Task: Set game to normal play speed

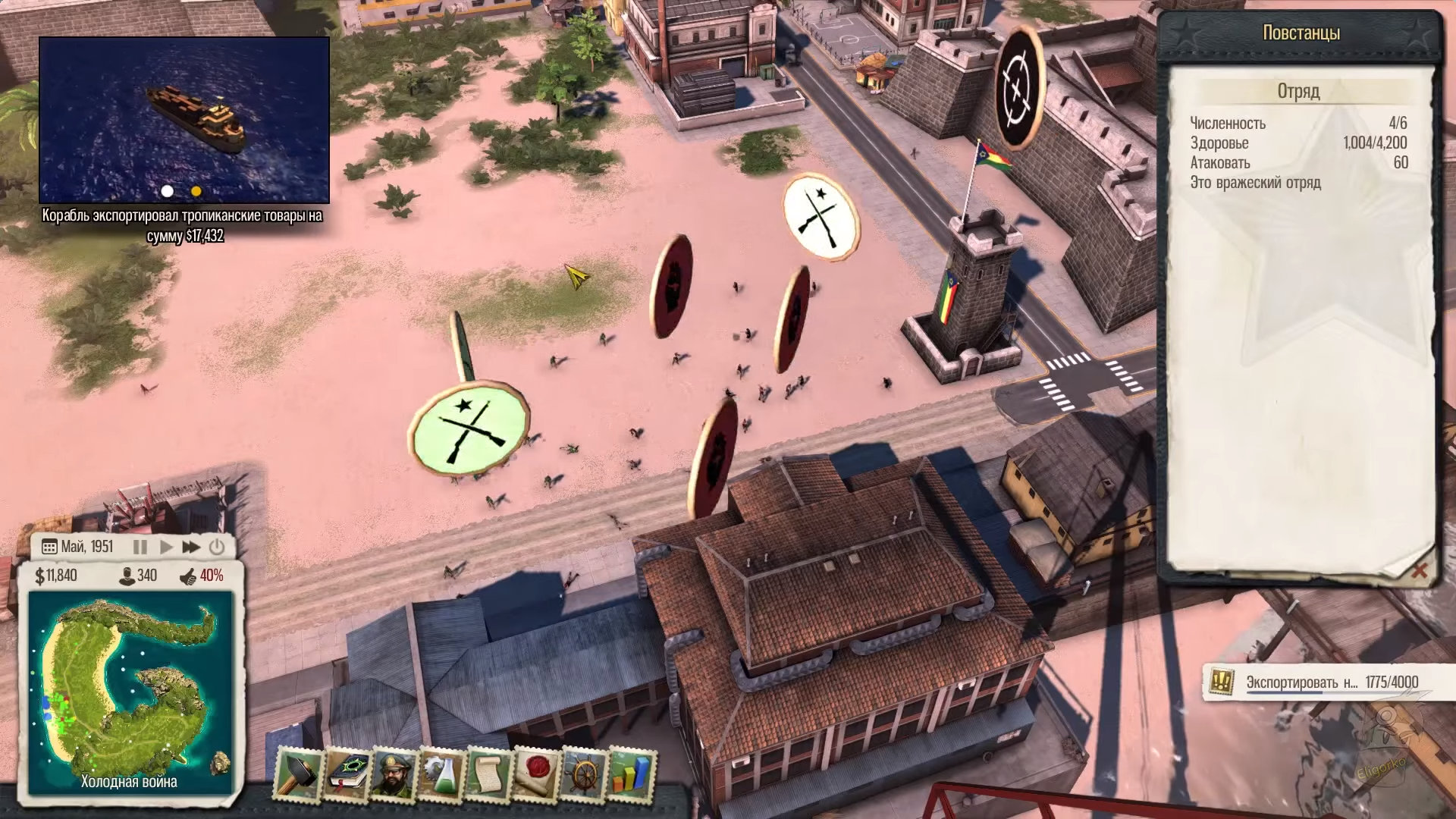Action: click(166, 547)
